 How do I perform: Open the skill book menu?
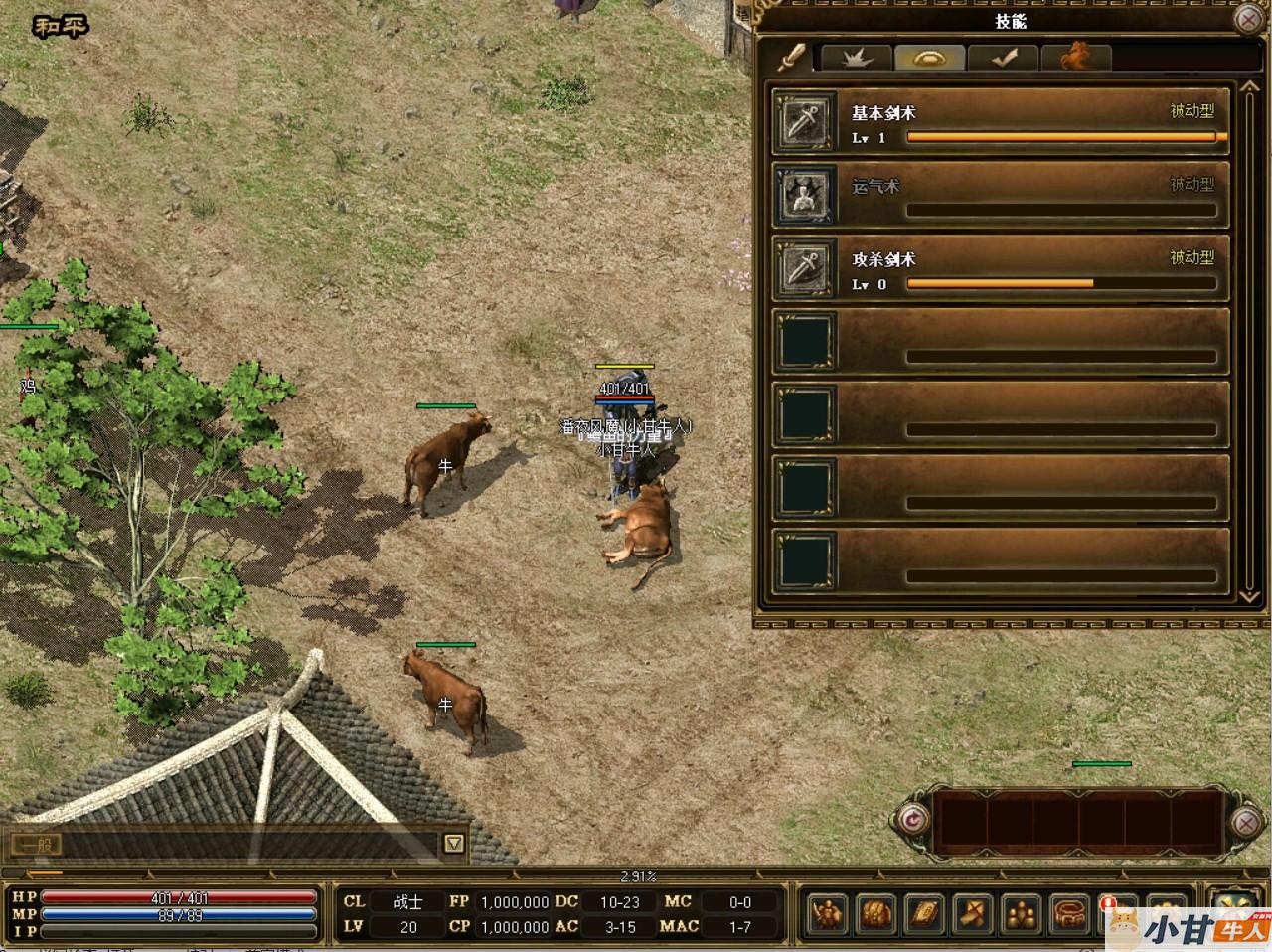(924, 912)
